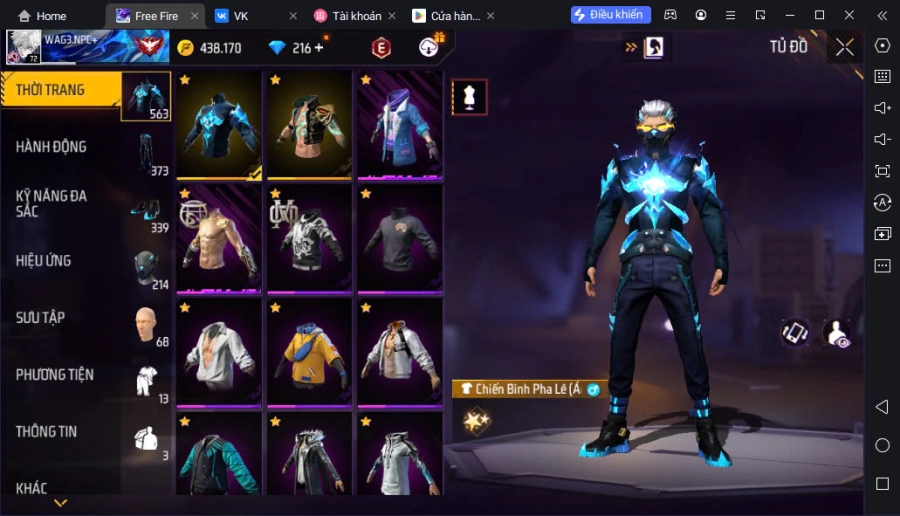900x516 pixels.
Task: Select the glowing blue crystal jacket item
Action: pyautogui.click(x=219, y=125)
